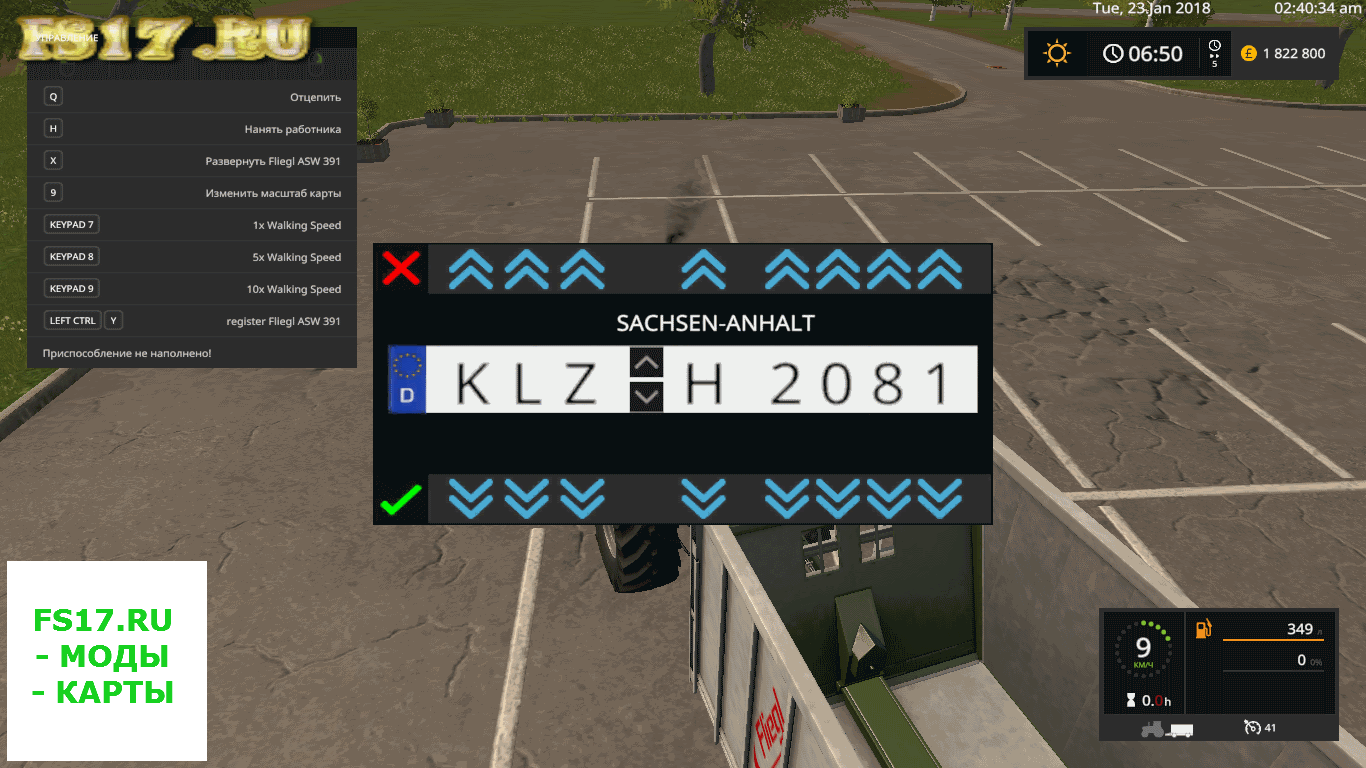
Task: Click the down arrow below letter Z
Action: (582, 497)
